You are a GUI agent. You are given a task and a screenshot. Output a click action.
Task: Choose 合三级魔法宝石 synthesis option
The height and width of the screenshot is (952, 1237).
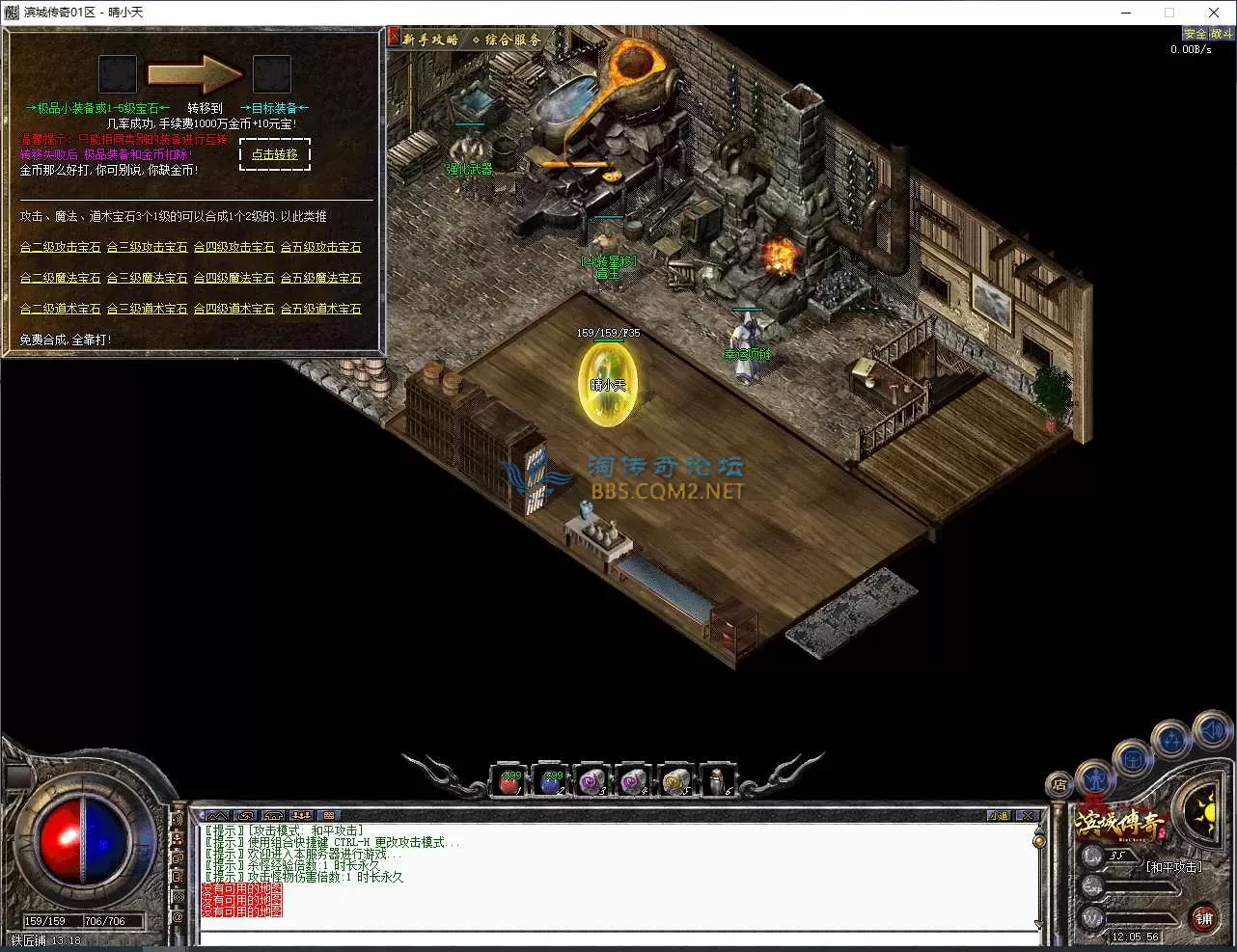pos(148,278)
